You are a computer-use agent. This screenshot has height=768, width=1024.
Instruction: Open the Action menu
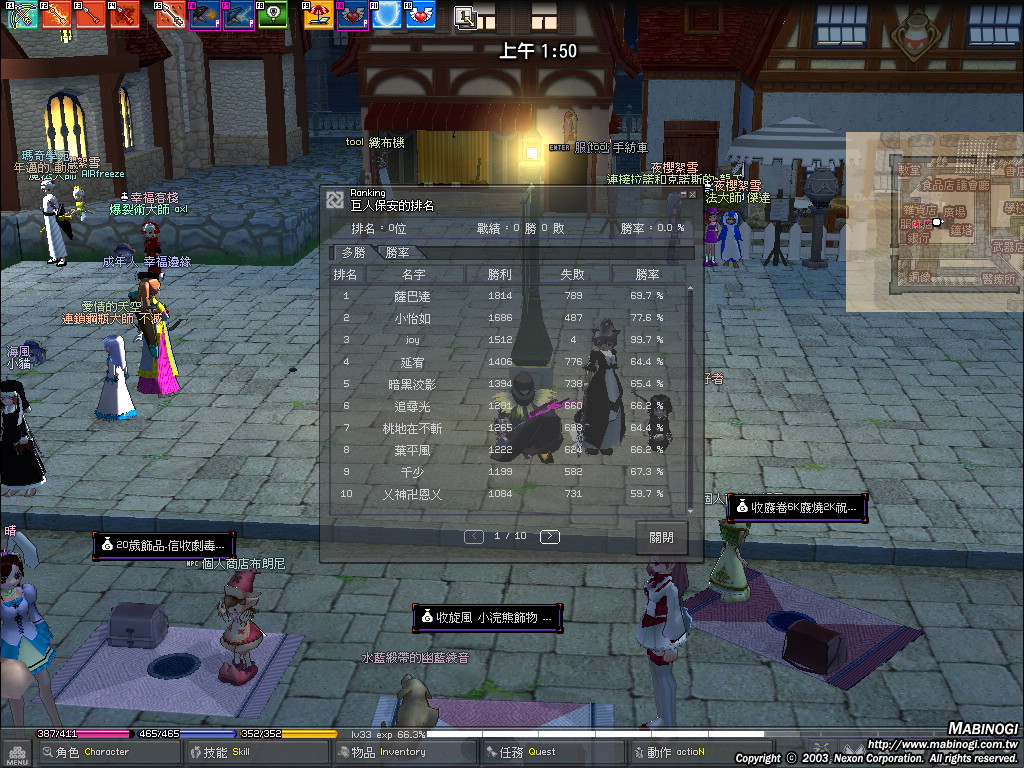pyautogui.click(x=675, y=752)
